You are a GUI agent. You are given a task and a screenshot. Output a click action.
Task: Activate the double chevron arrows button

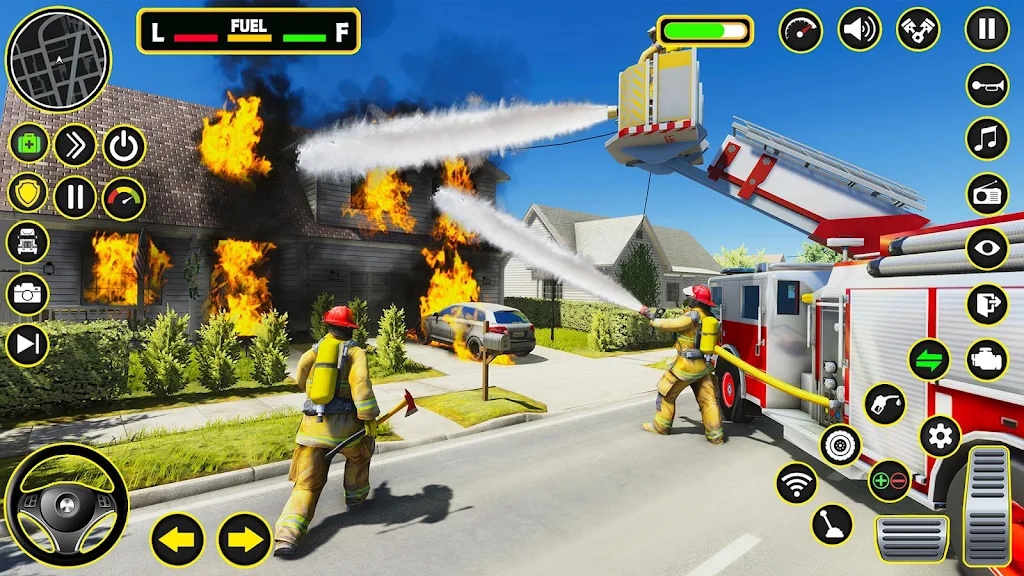[75, 145]
